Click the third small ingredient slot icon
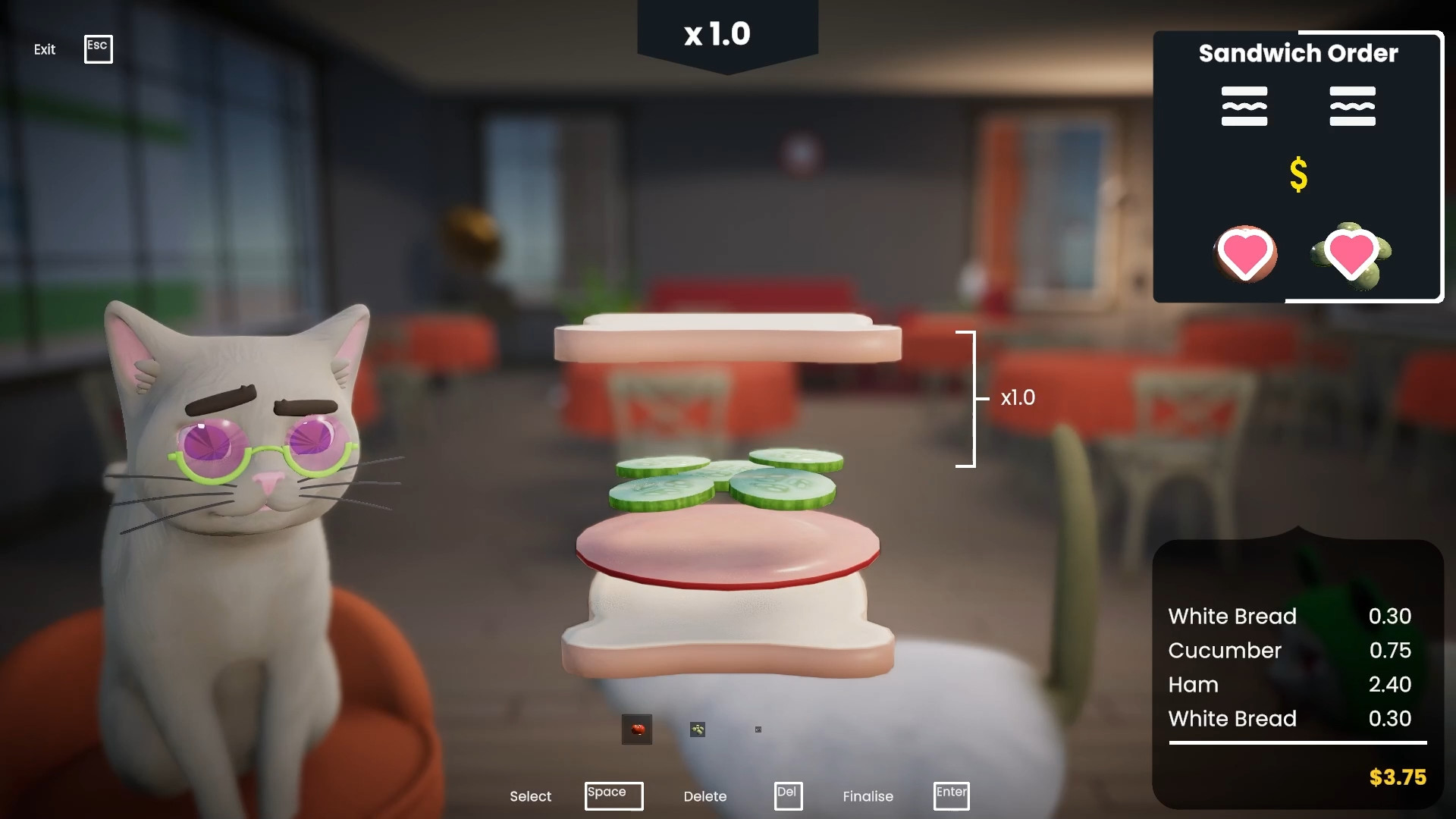1456x819 pixels. 758,730
